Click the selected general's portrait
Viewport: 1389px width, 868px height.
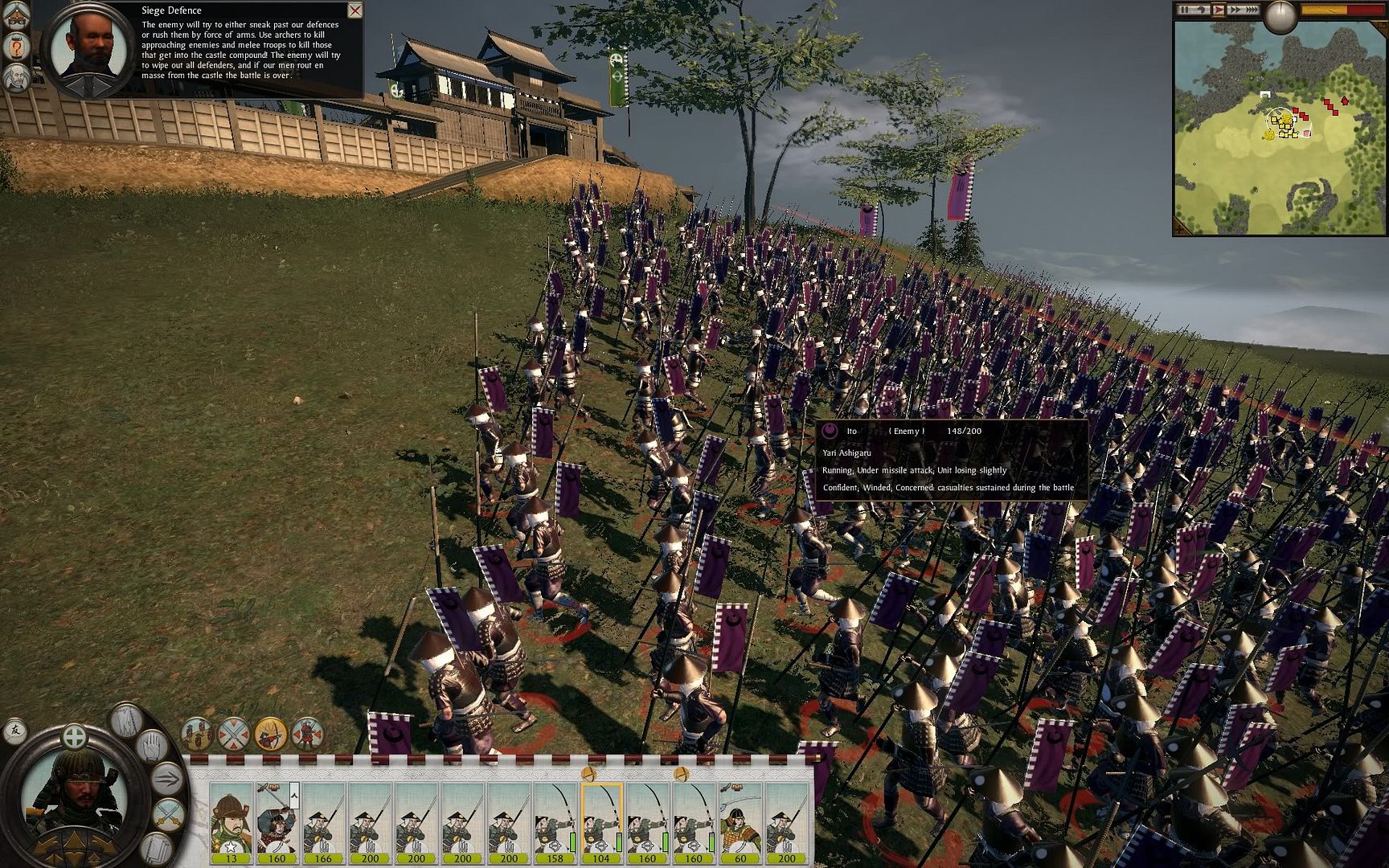74,792
